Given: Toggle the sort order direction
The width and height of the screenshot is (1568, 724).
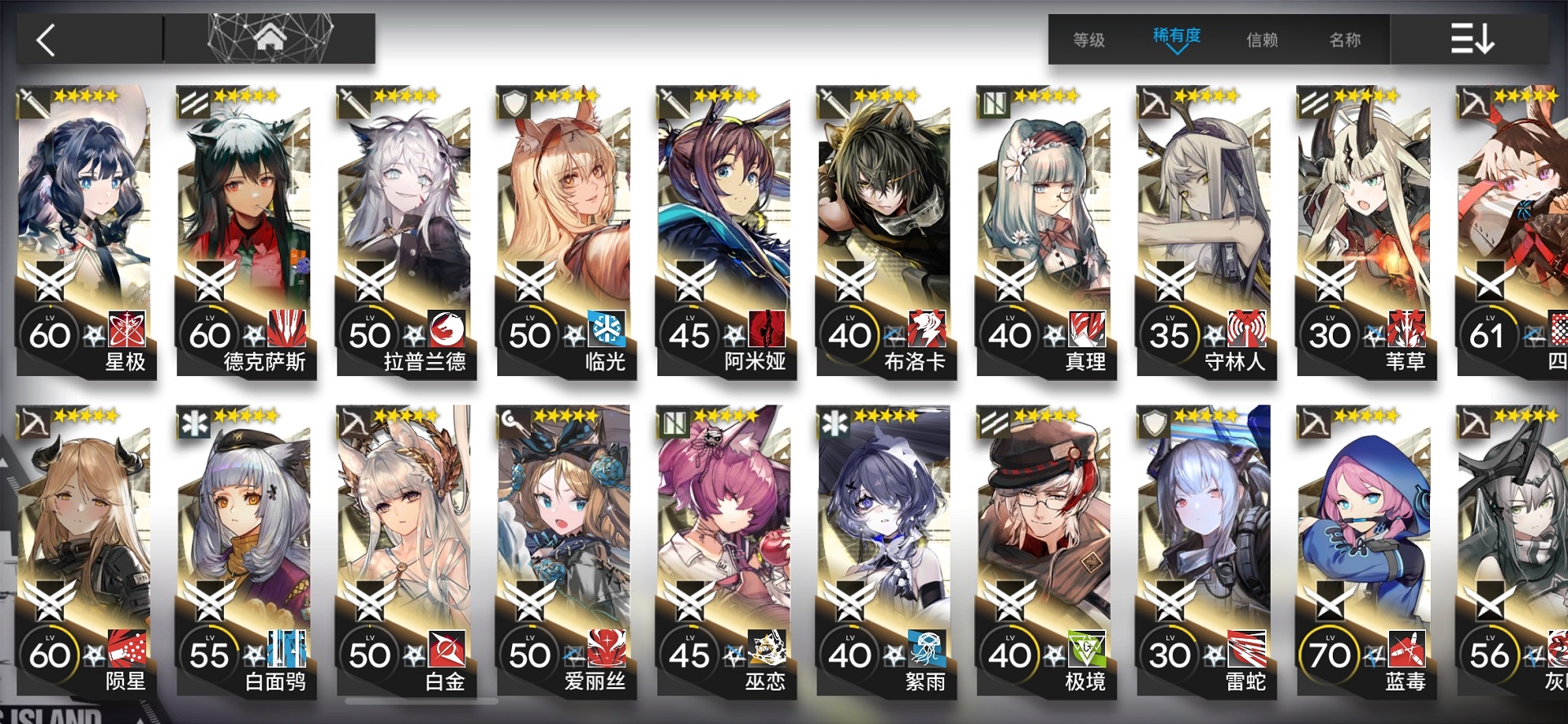Looking at the screenshot, I should pos(1471,38).
